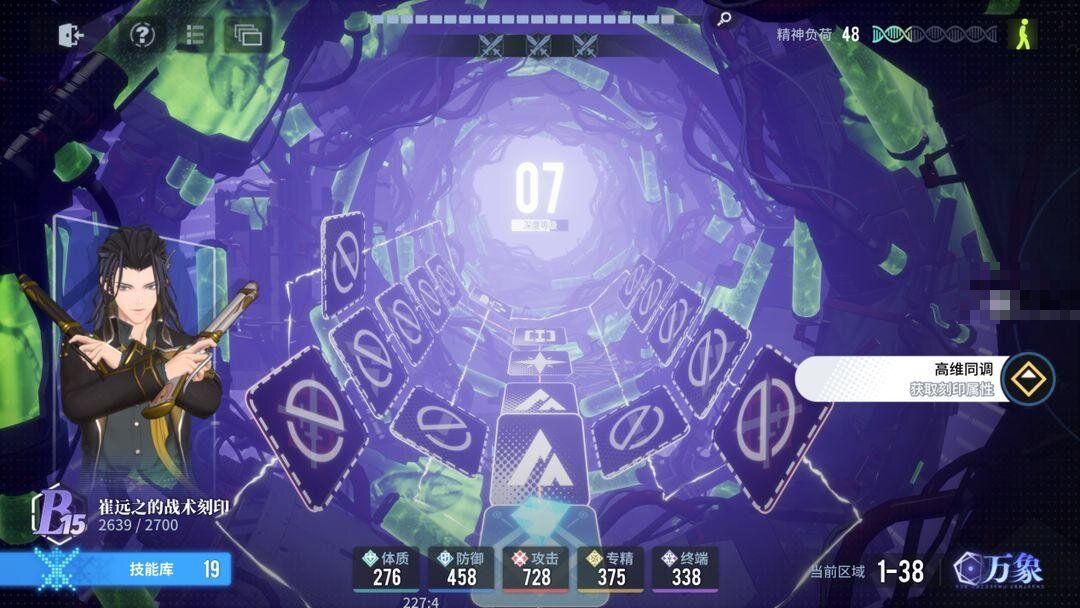Open the 万象 button
This screenshot has height=608, width=1080.
click(x=1002, y=570)
